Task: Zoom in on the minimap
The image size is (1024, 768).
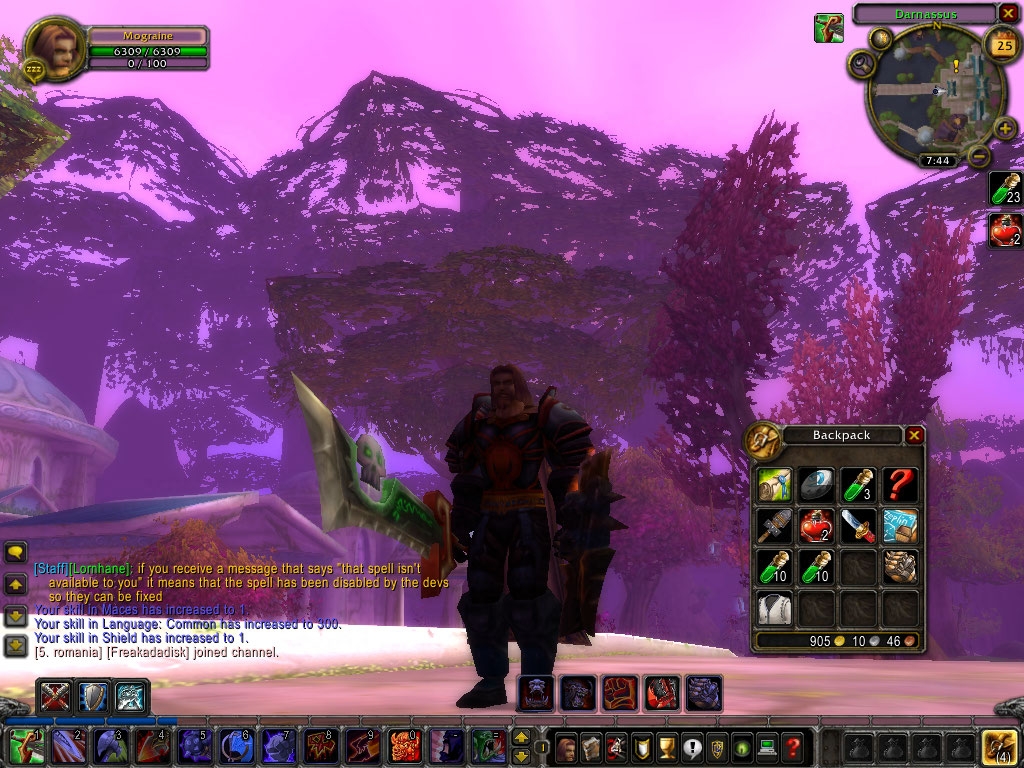Action: point(1004,128)
